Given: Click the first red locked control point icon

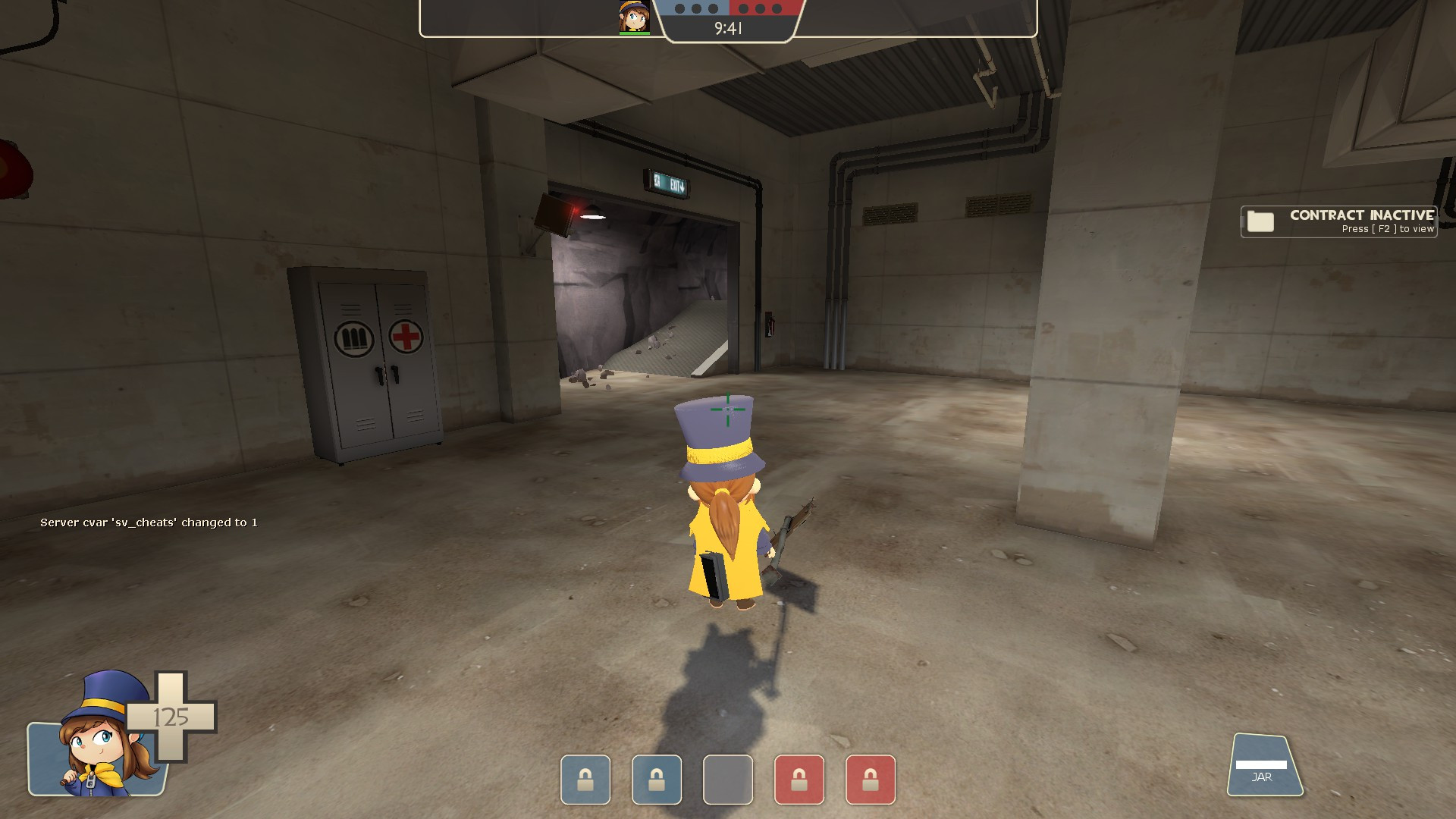Looking at the screenshot, I should (x=799, y=780).
